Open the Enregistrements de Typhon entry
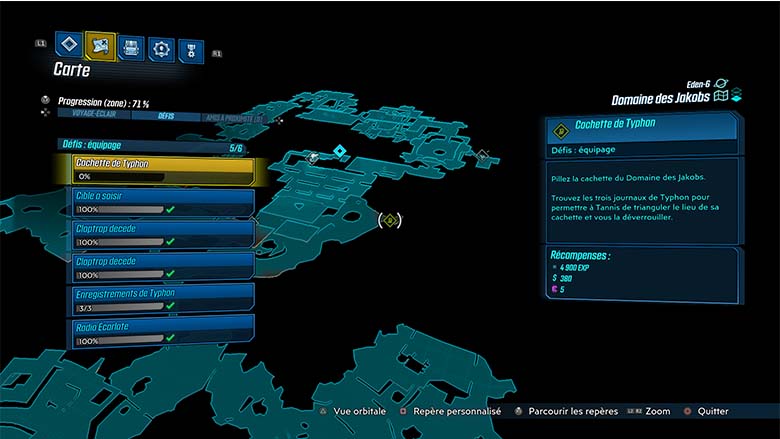Screen dimensions: 780x439 (160, 300)
